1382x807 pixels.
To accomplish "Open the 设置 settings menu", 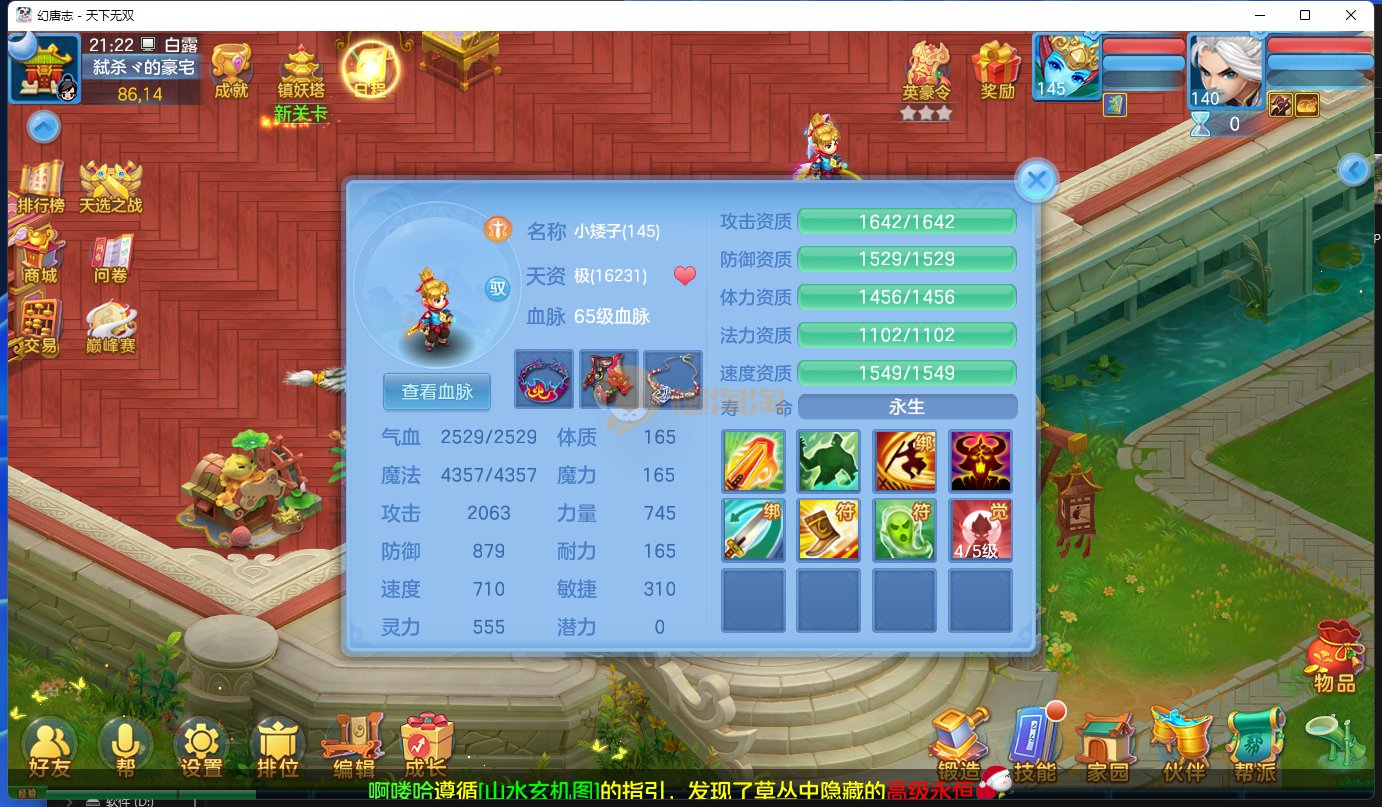I will click(x=201, y=747).
